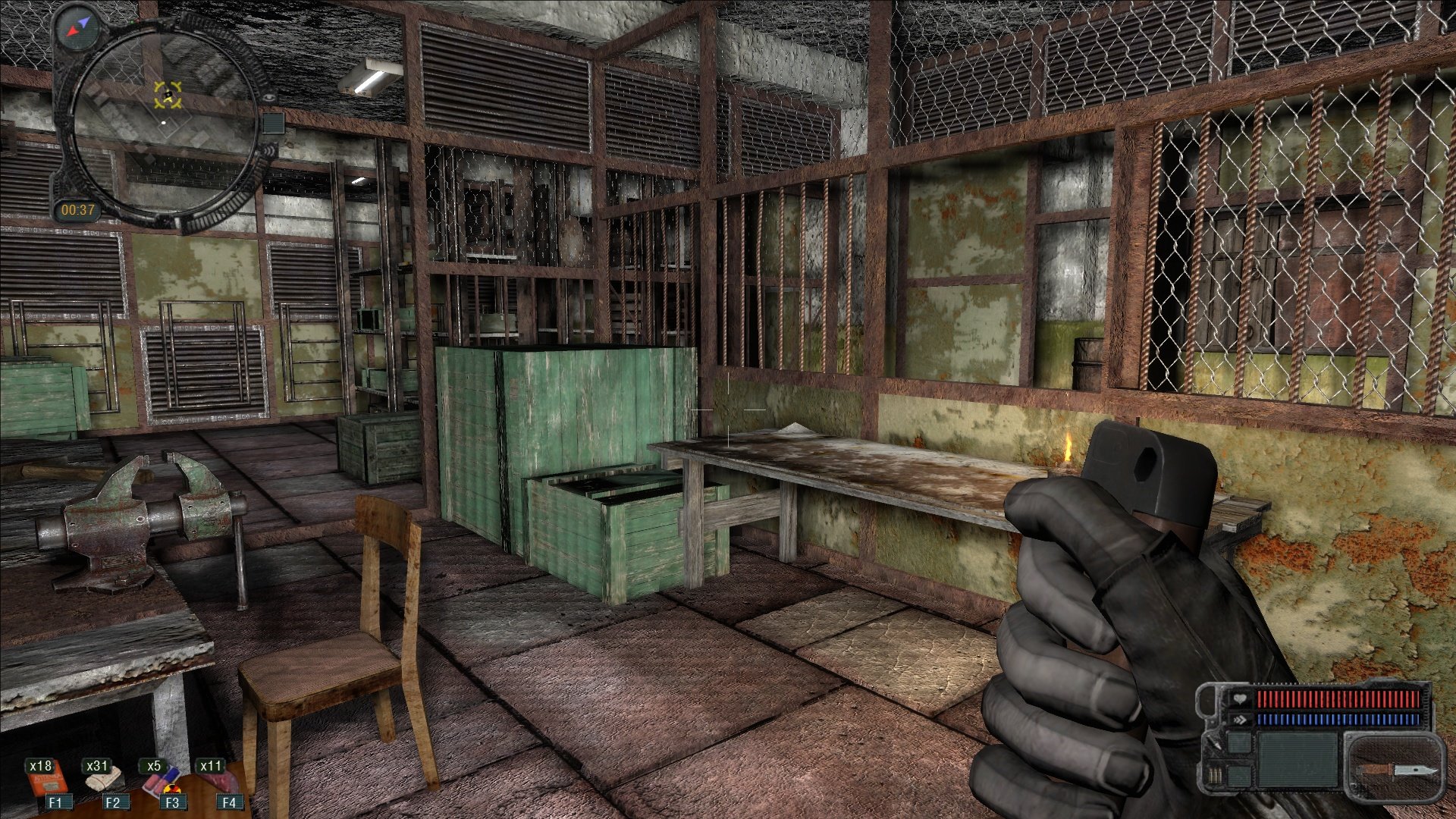The image size is (1456, 819).
Task: Select the bandage quick slot
Action: coord(106,781)
